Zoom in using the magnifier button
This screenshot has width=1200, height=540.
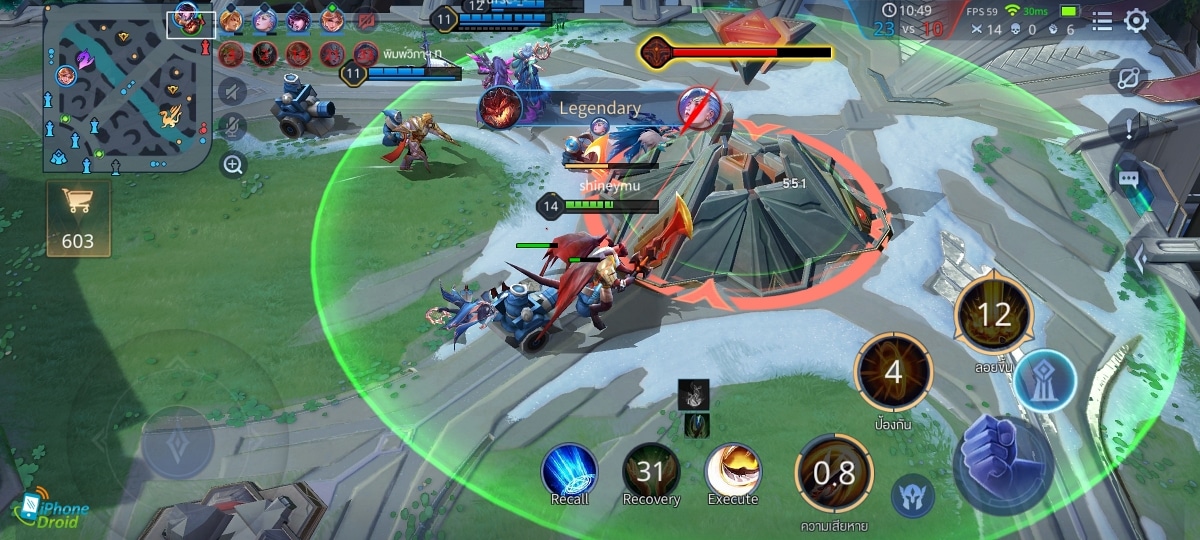(233, 165)
